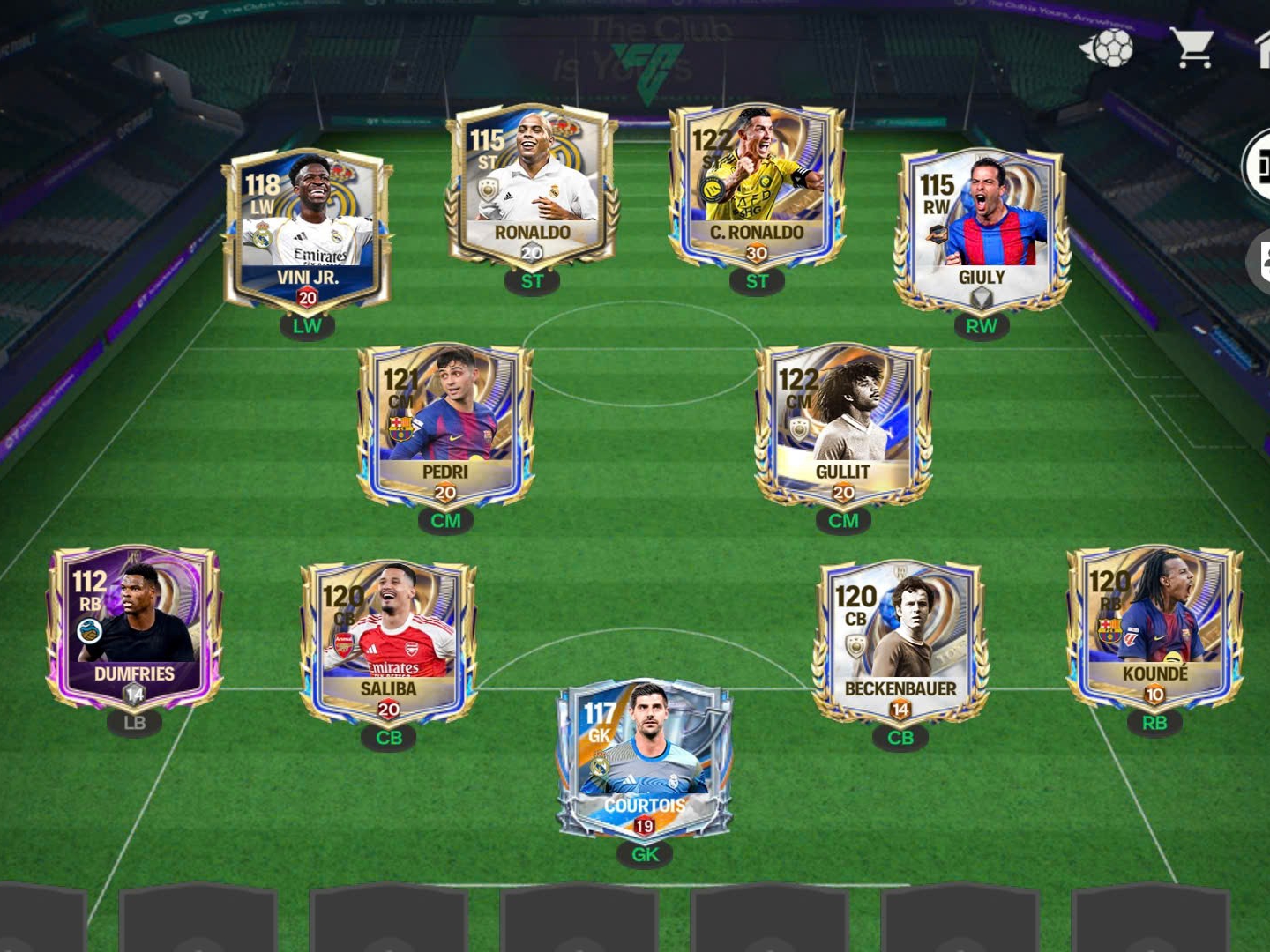Click the flying soccer ball icon
The image size is (1270, 952).
[x=1109, y=48]
